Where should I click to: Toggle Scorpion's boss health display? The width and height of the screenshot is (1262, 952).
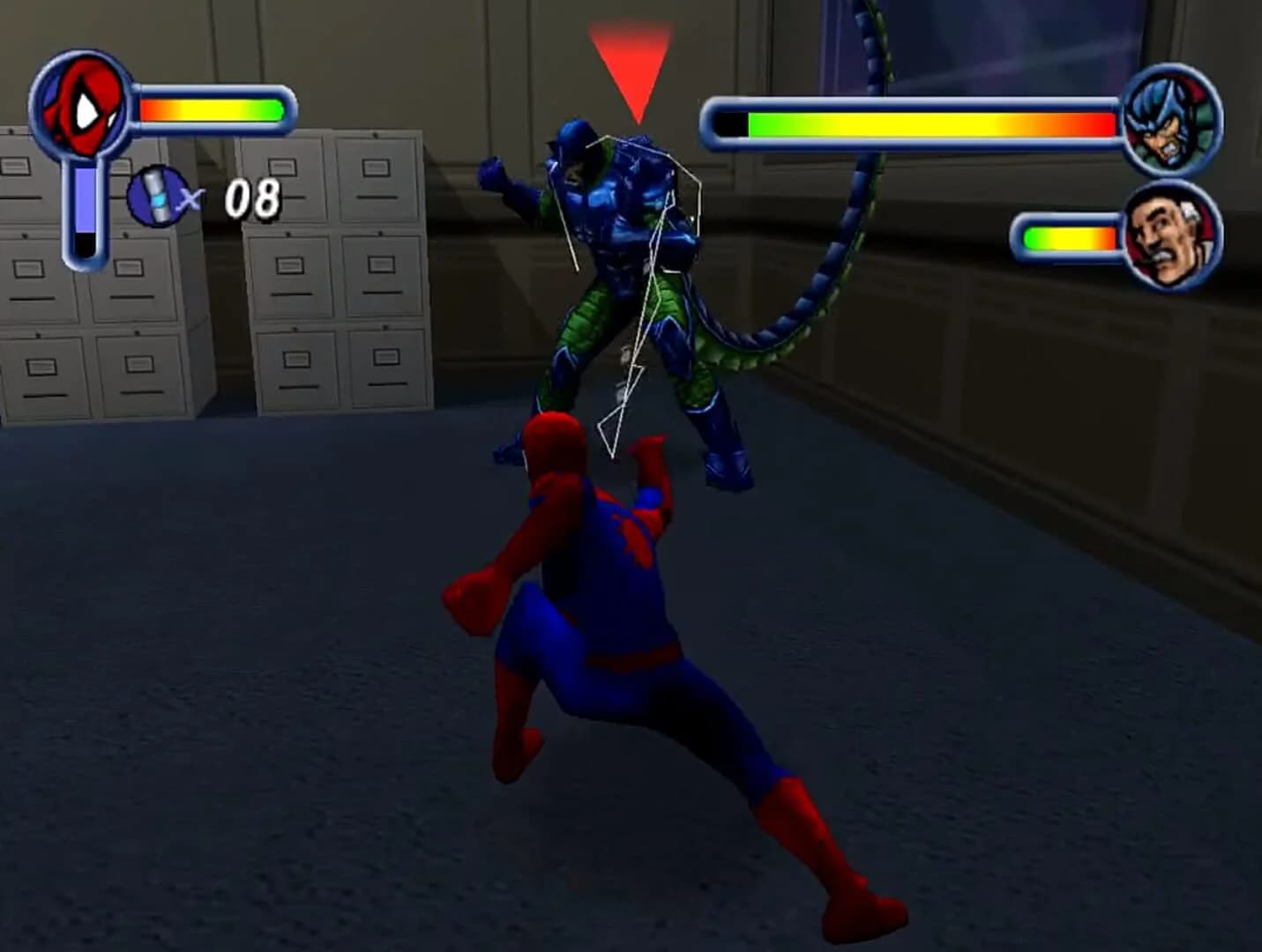click(x=917, y=123)
